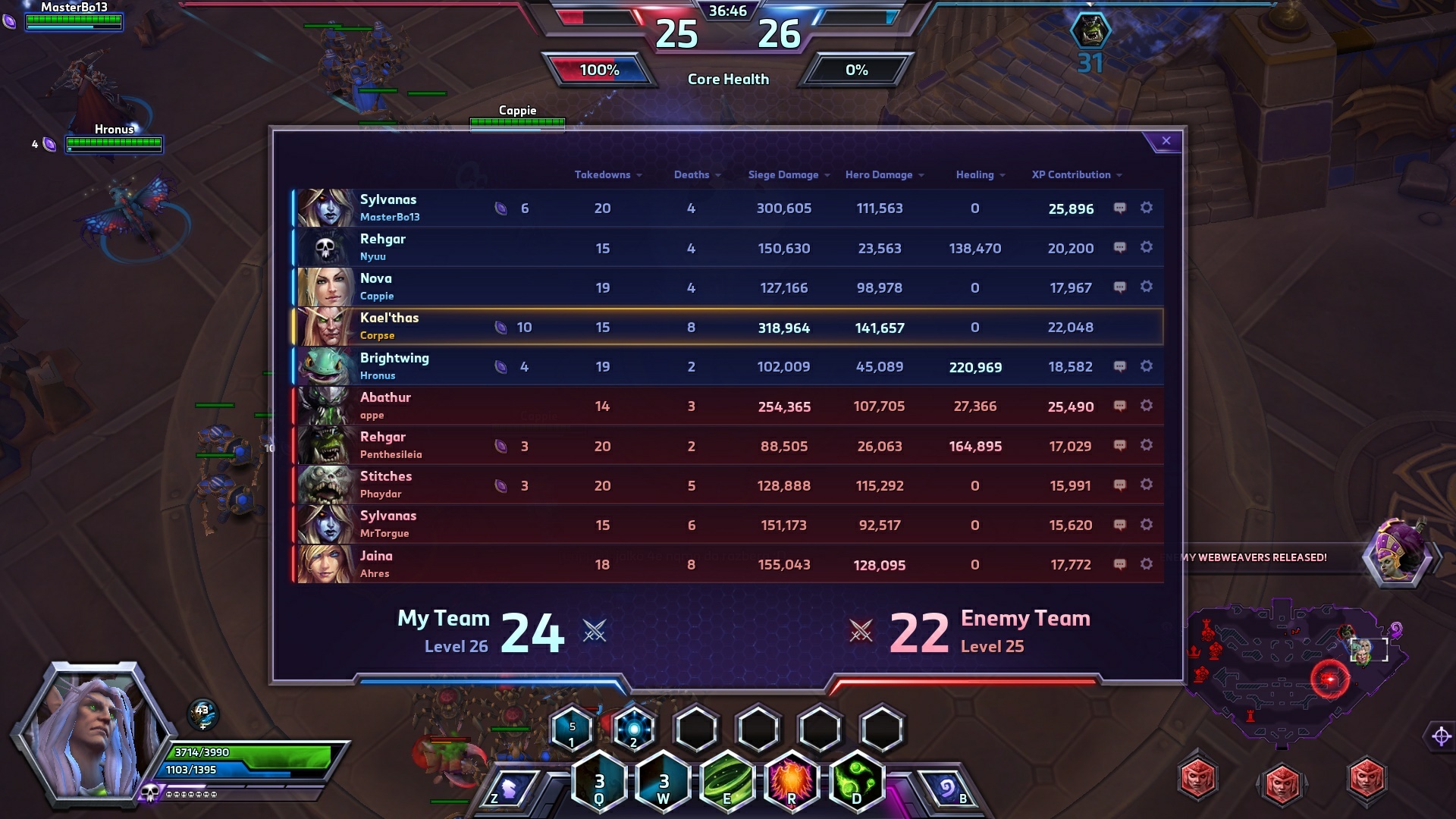The image size is (1456, 819).
Task: Sort by Takedowns column
Action: (x=607, y=175)
